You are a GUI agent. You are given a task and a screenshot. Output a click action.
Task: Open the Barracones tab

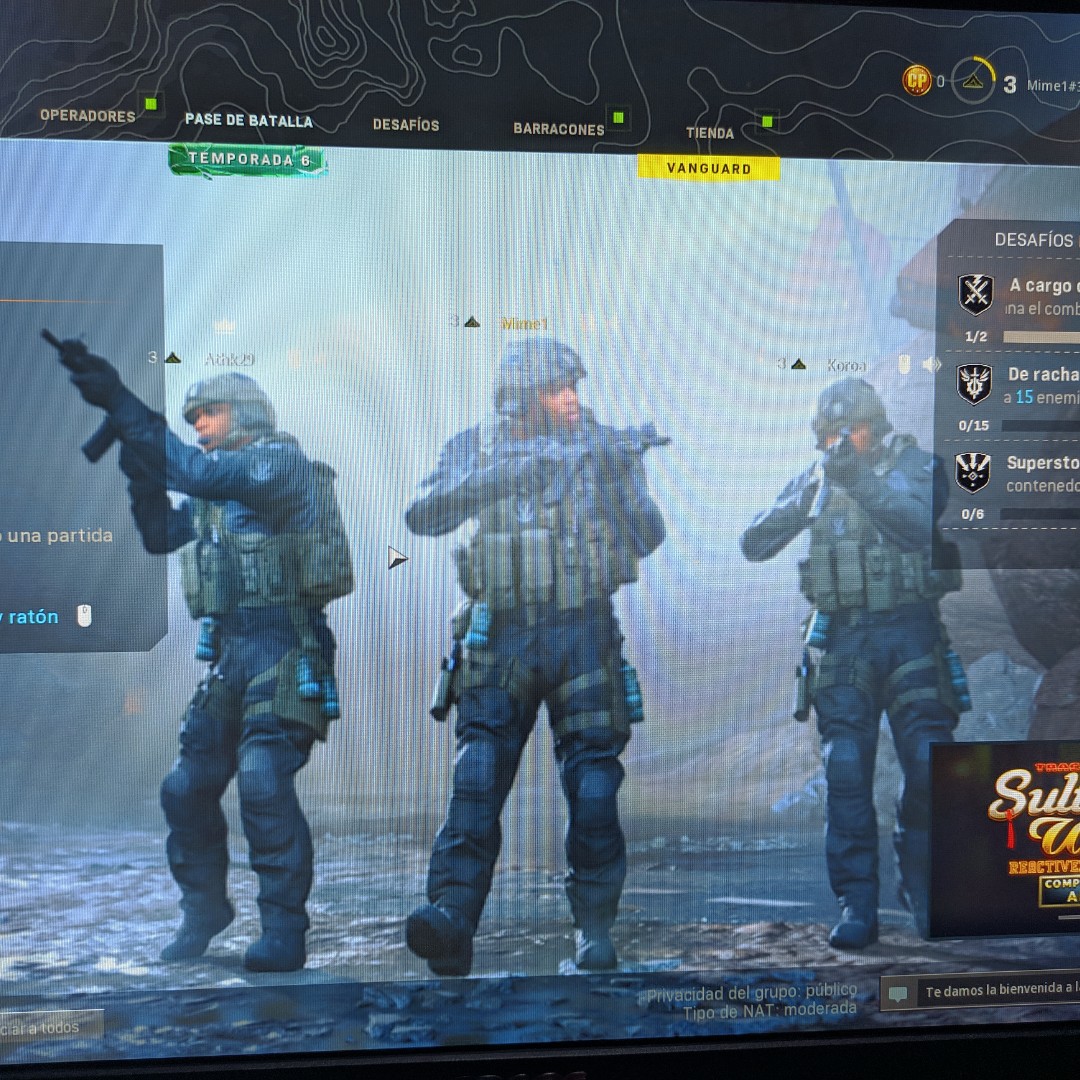coord(559,129)
